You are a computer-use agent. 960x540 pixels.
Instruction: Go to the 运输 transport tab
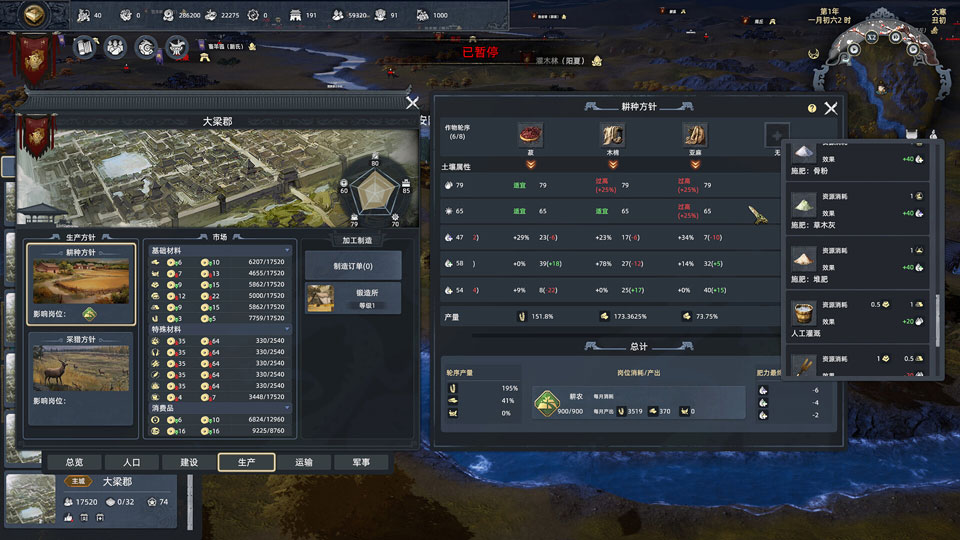(x=304, y=462)
